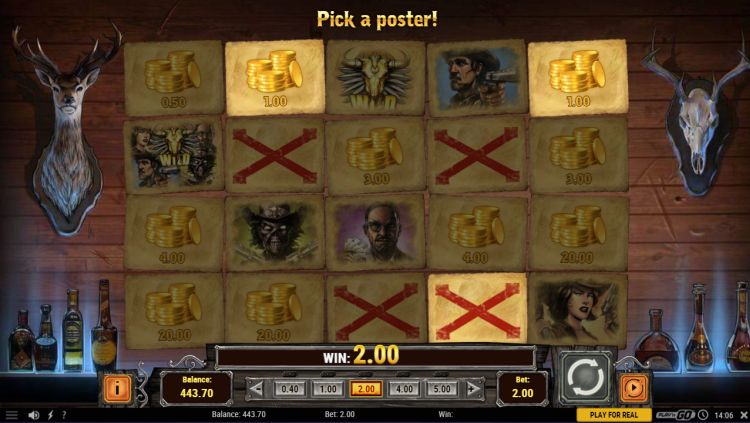Choose the undead cowboy skull poster
This screenshot has height=423, width=750.
pyautogui.click(x=274, y=231)
